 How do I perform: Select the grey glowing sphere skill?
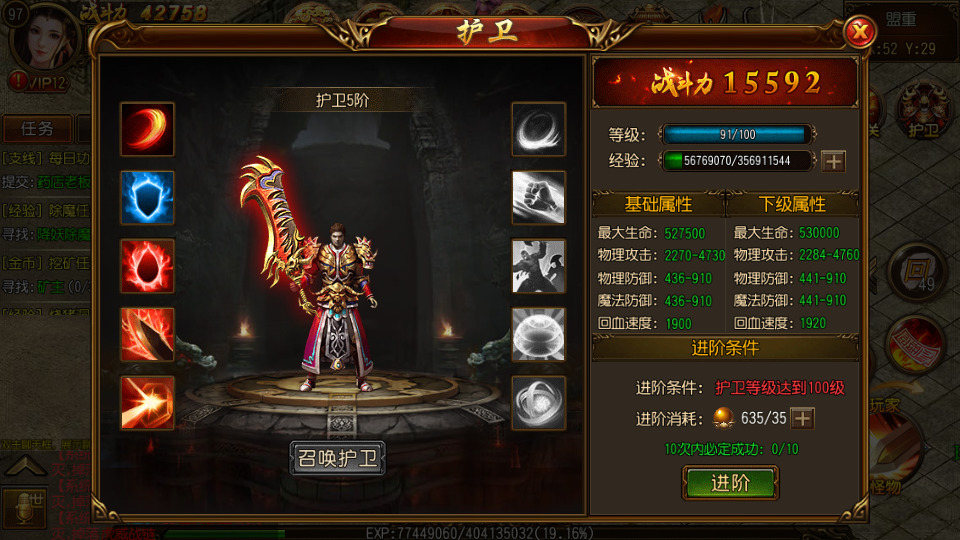coord(539,334)
